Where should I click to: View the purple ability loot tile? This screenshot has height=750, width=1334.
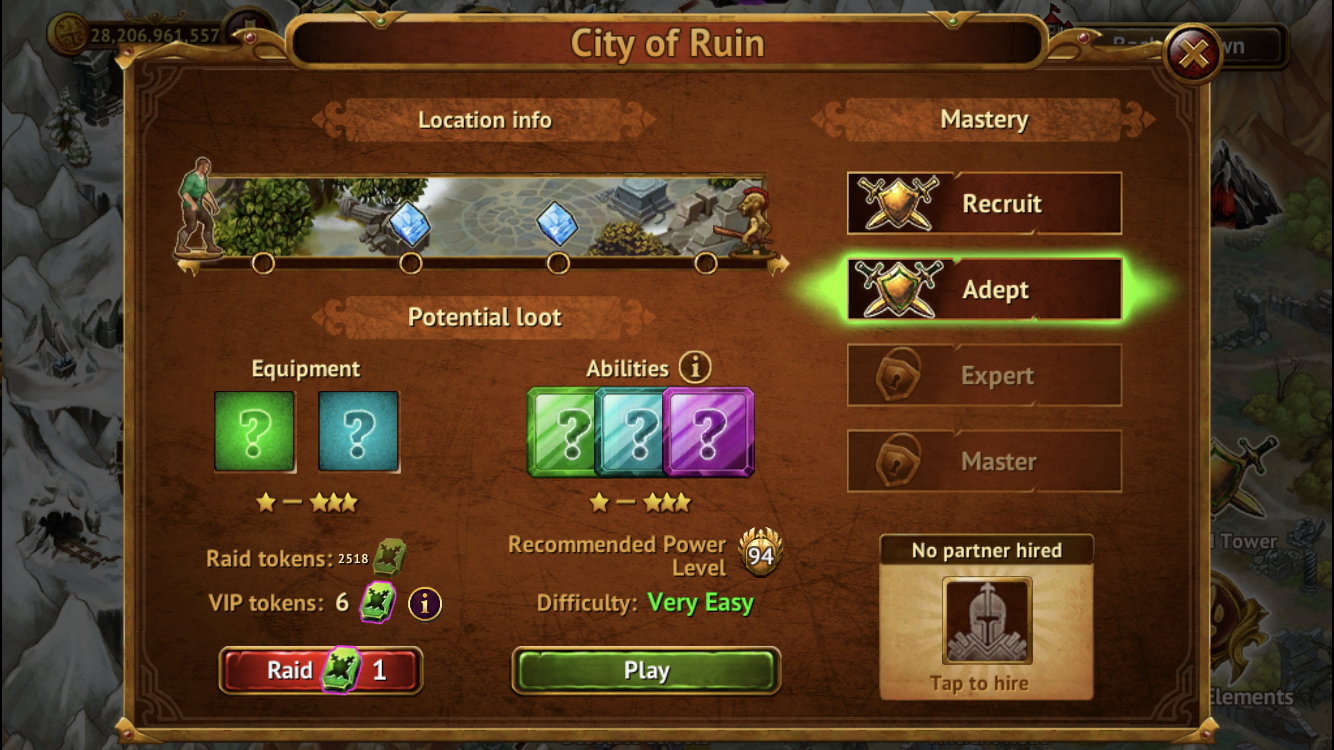click(711, 432)
